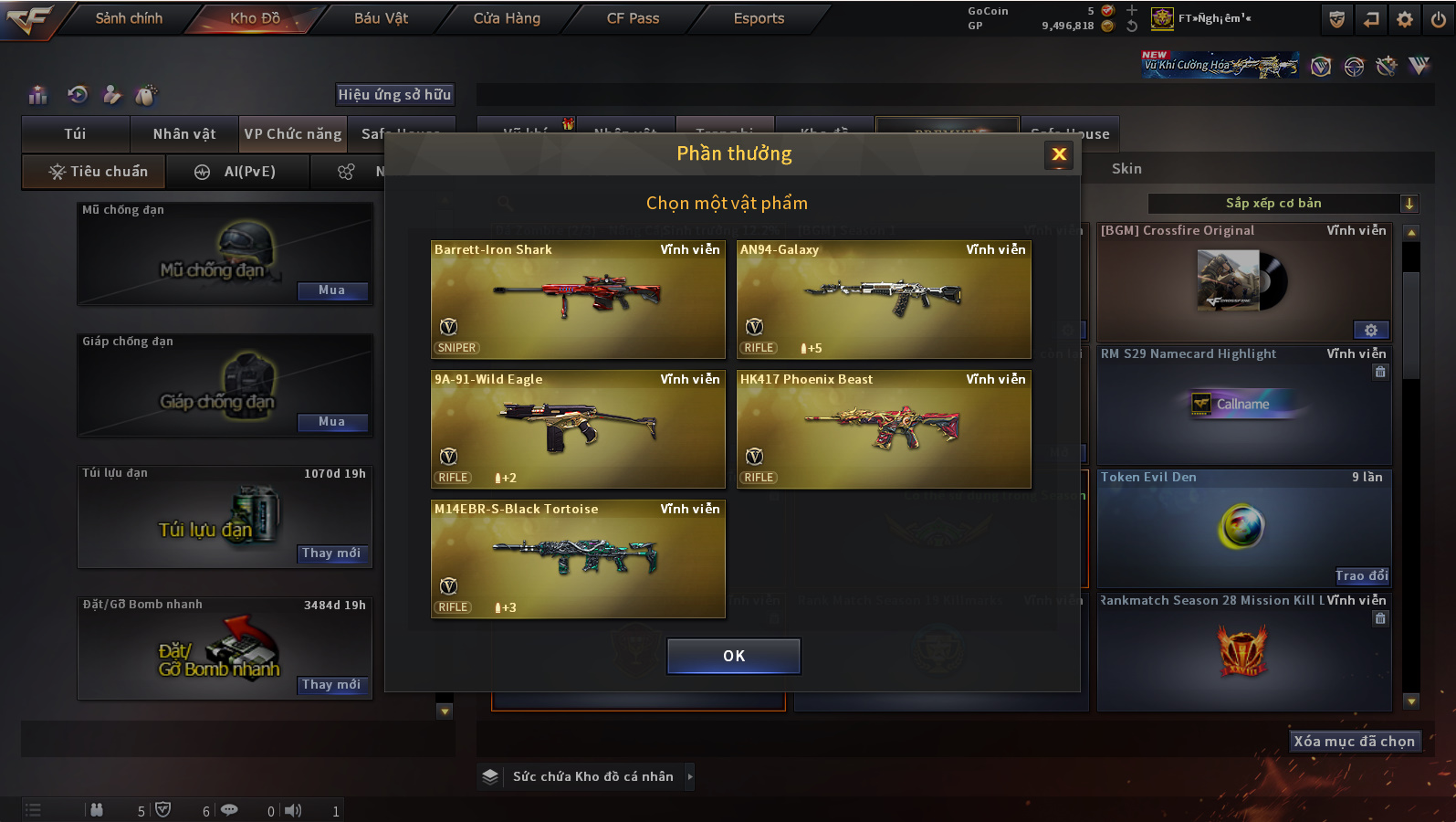This screenshot has width=1456, height=822.
Task: Pick the 9A-91-Wild Eagle rifle
Action: click(578, 428)
